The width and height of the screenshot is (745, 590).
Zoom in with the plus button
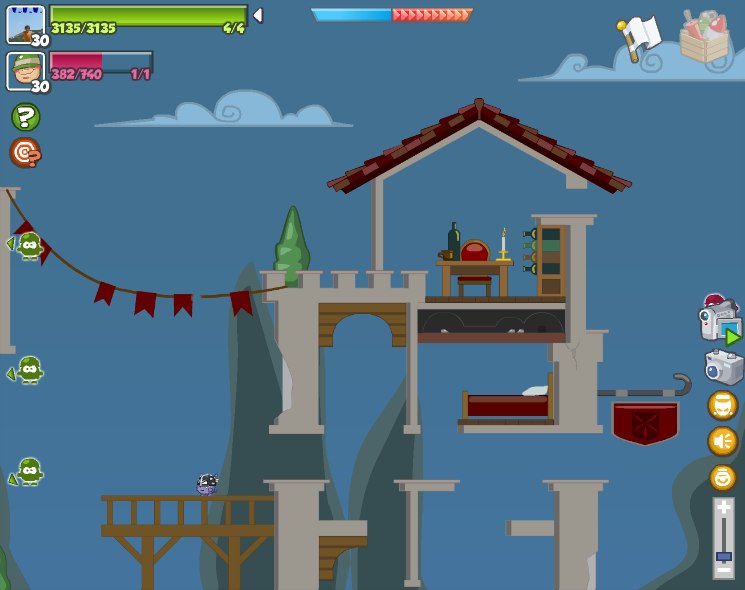(x=723, y=509)
